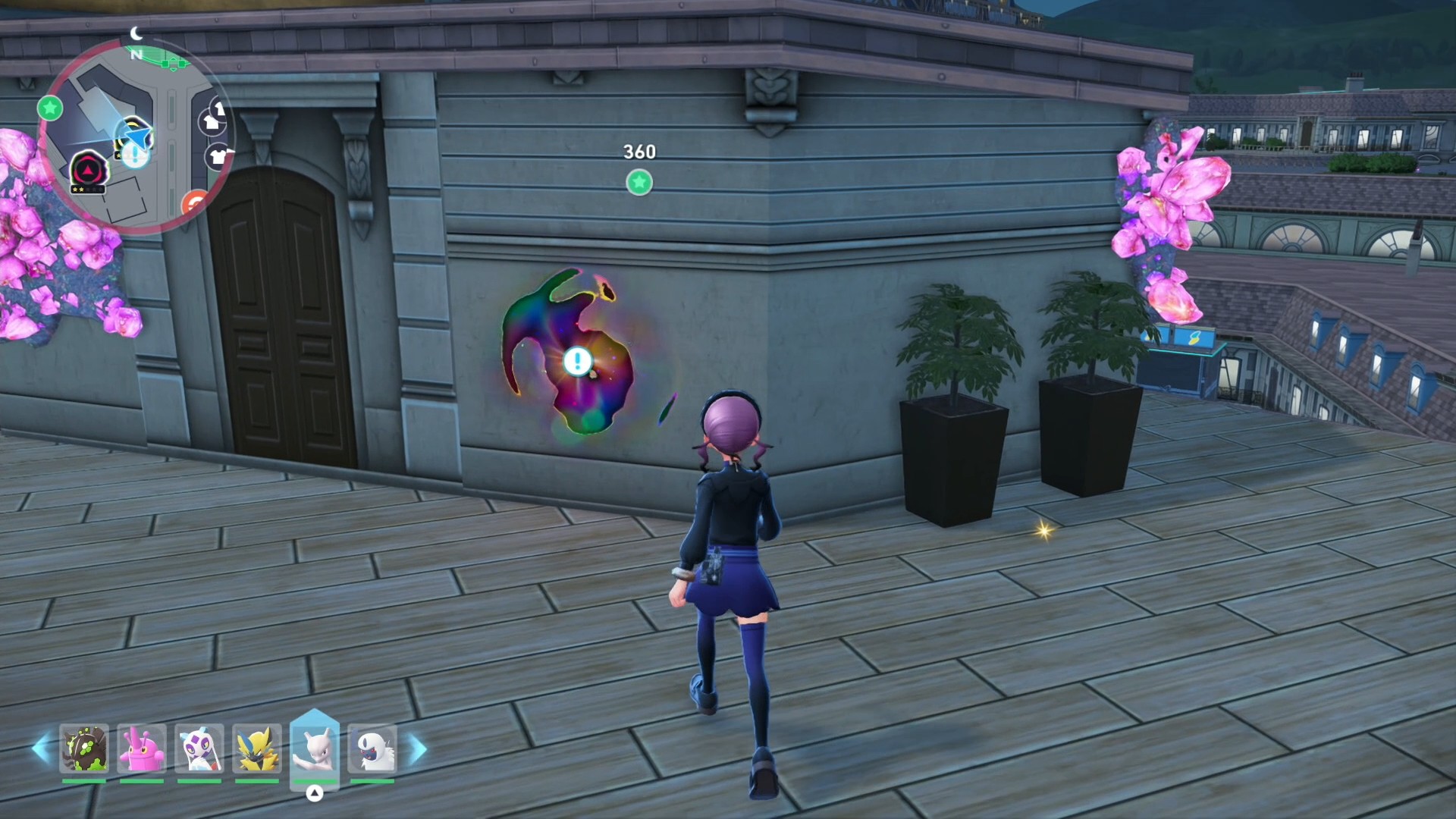
Task: Pick Absol from the party bar
Action: [x=372, y=748]
